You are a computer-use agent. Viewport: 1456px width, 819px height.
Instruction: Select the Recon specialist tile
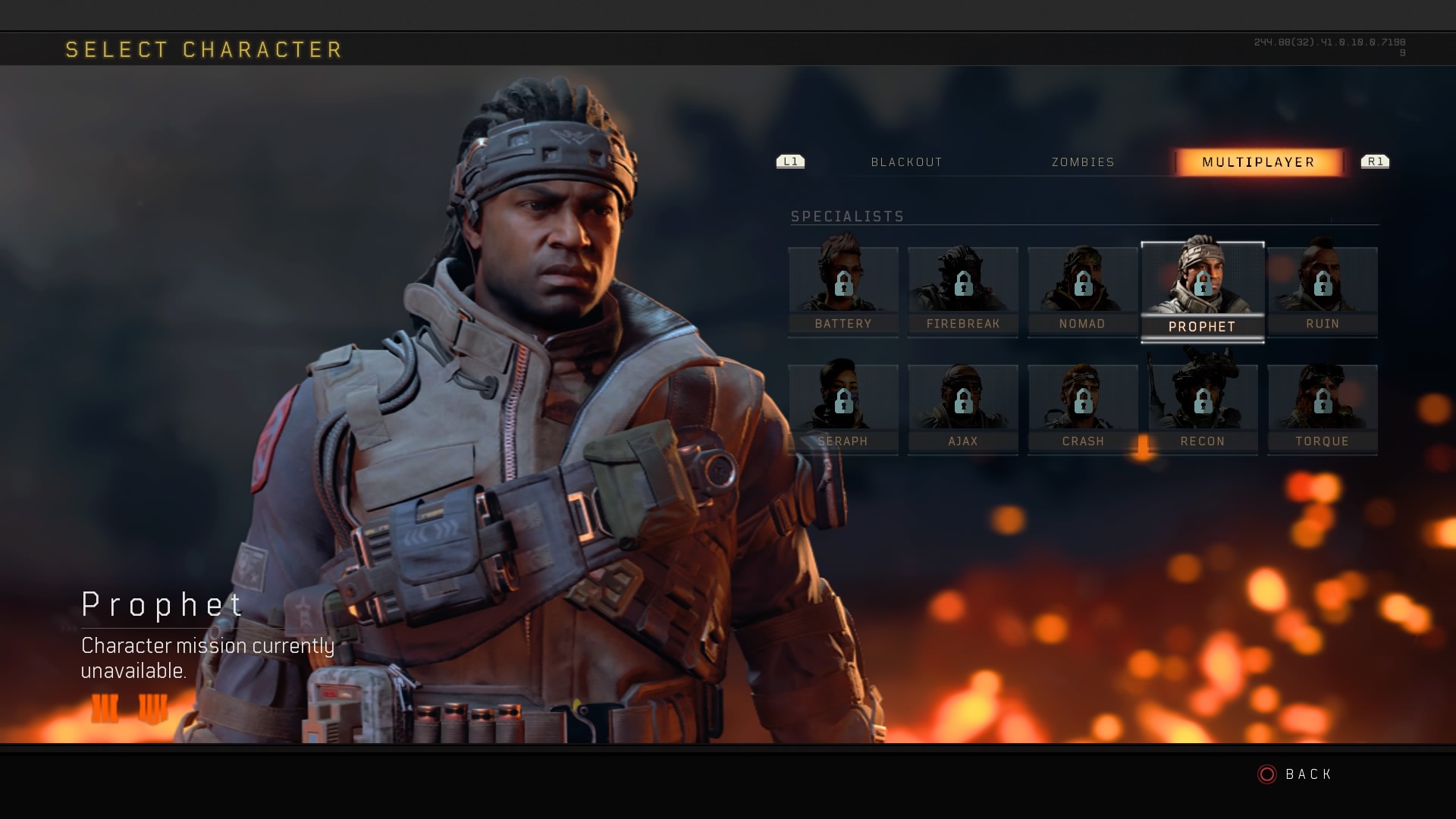point(1203,409)
